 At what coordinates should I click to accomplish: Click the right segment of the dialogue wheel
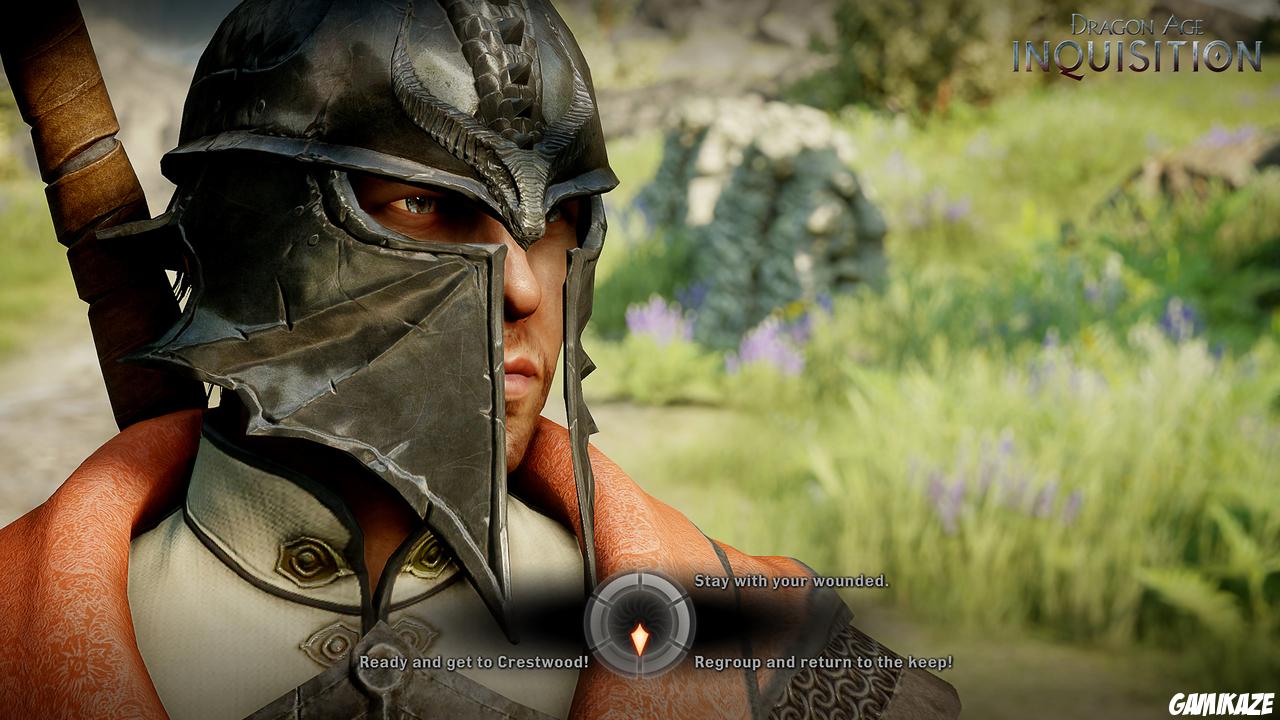coord(683,621)
